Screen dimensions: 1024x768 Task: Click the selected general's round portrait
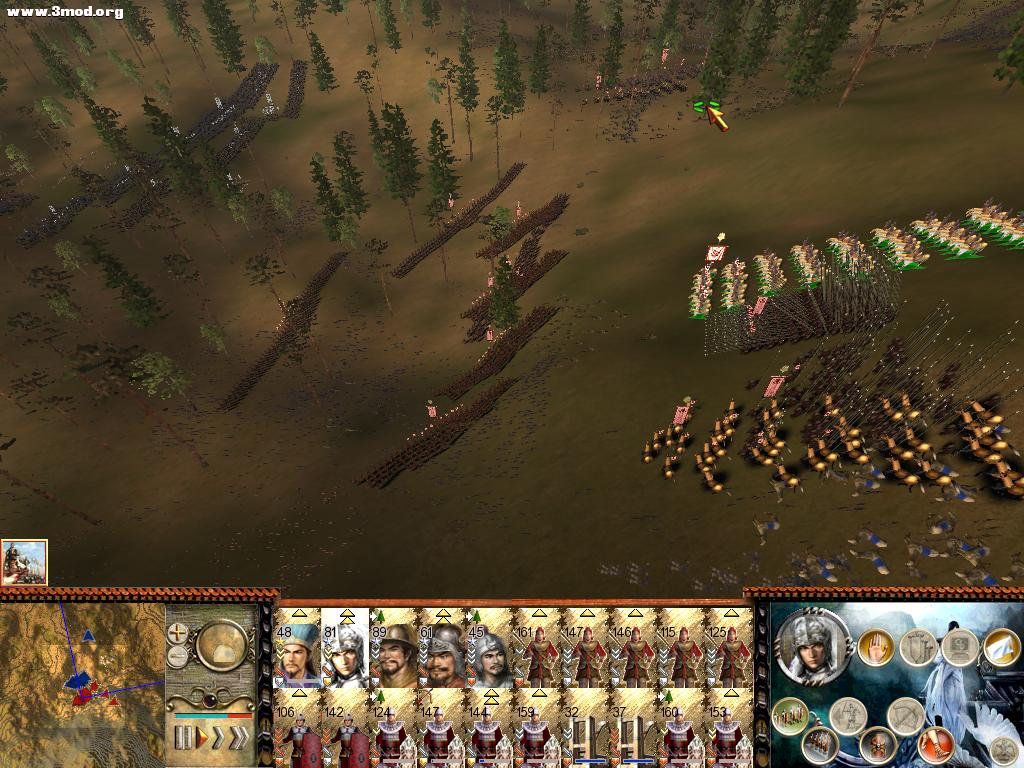813,646
